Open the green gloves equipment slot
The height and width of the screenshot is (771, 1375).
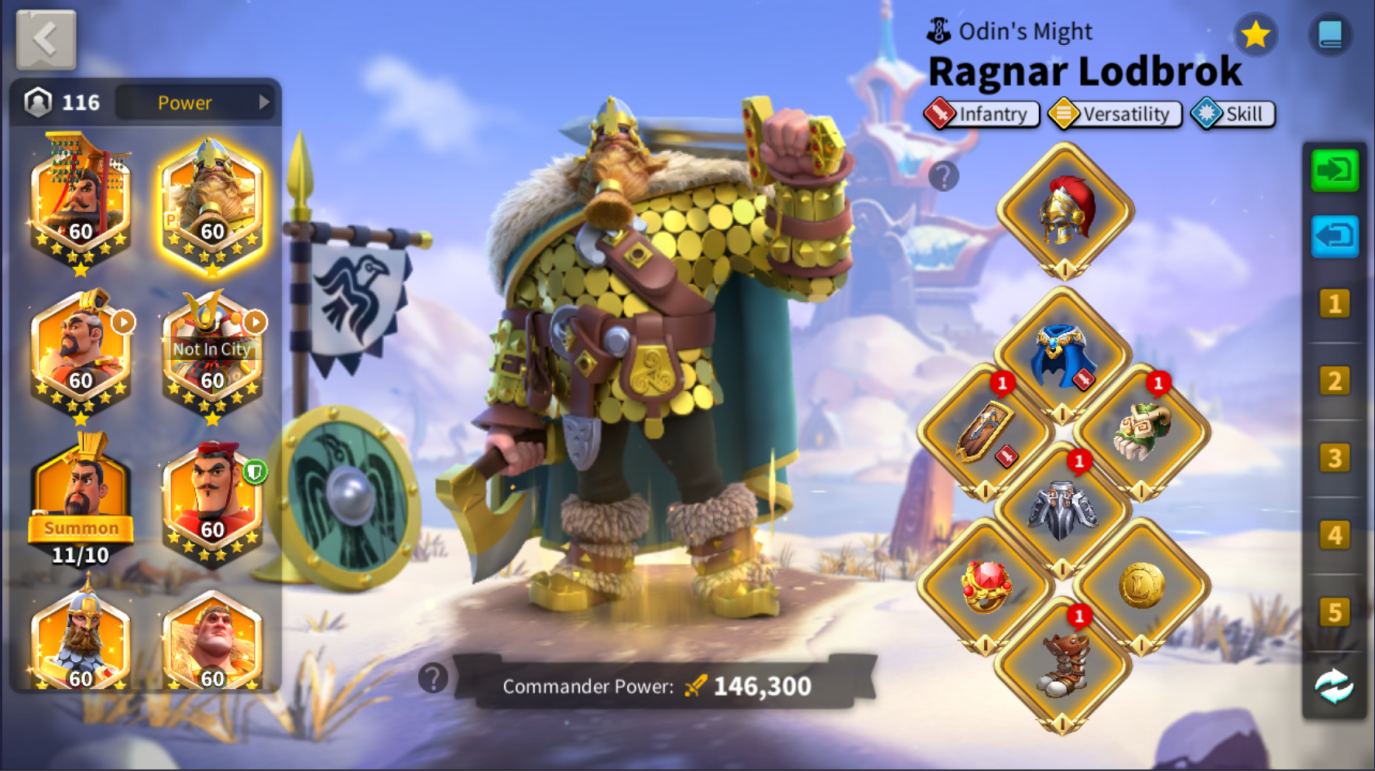(1142, 432)
